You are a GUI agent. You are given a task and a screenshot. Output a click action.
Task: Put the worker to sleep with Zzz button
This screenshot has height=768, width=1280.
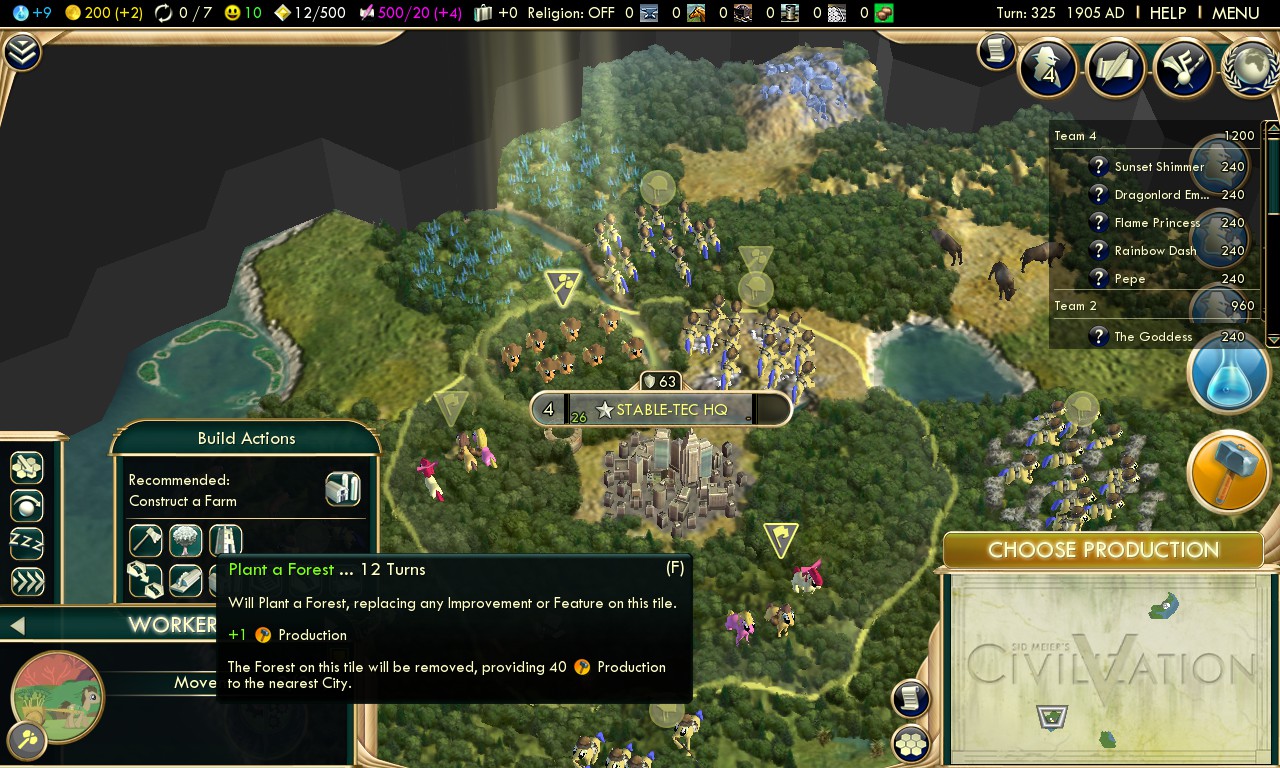[x=27, y=543]
